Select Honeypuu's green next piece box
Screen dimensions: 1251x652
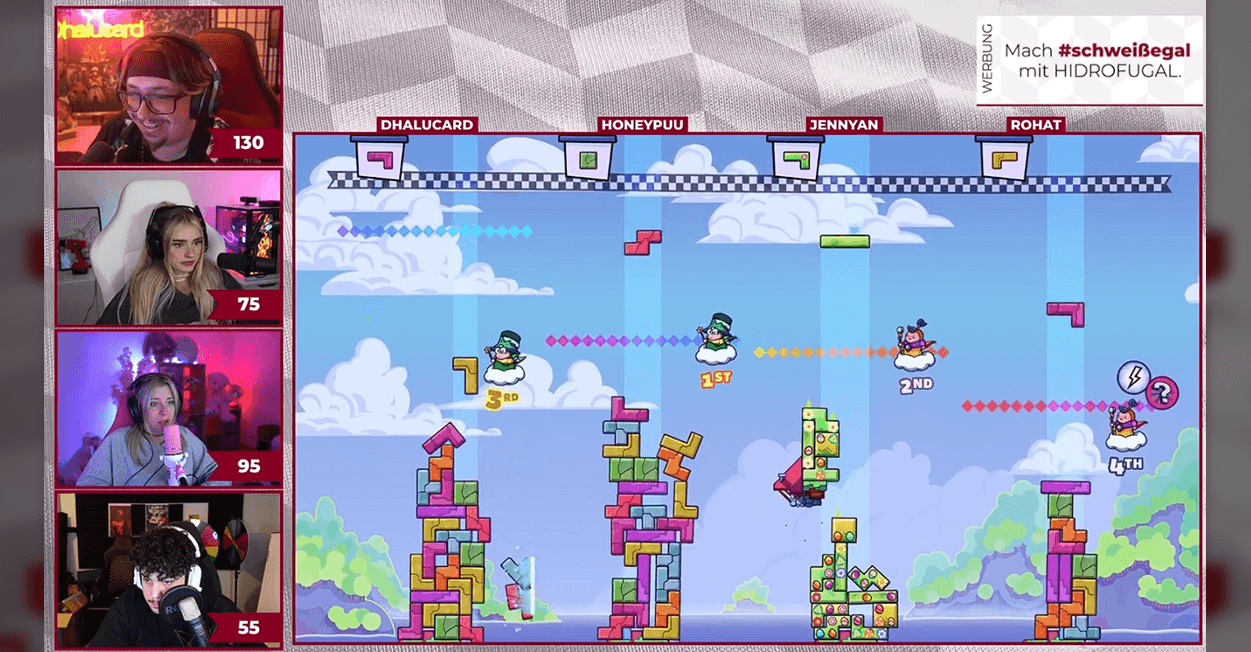point(588,158)
